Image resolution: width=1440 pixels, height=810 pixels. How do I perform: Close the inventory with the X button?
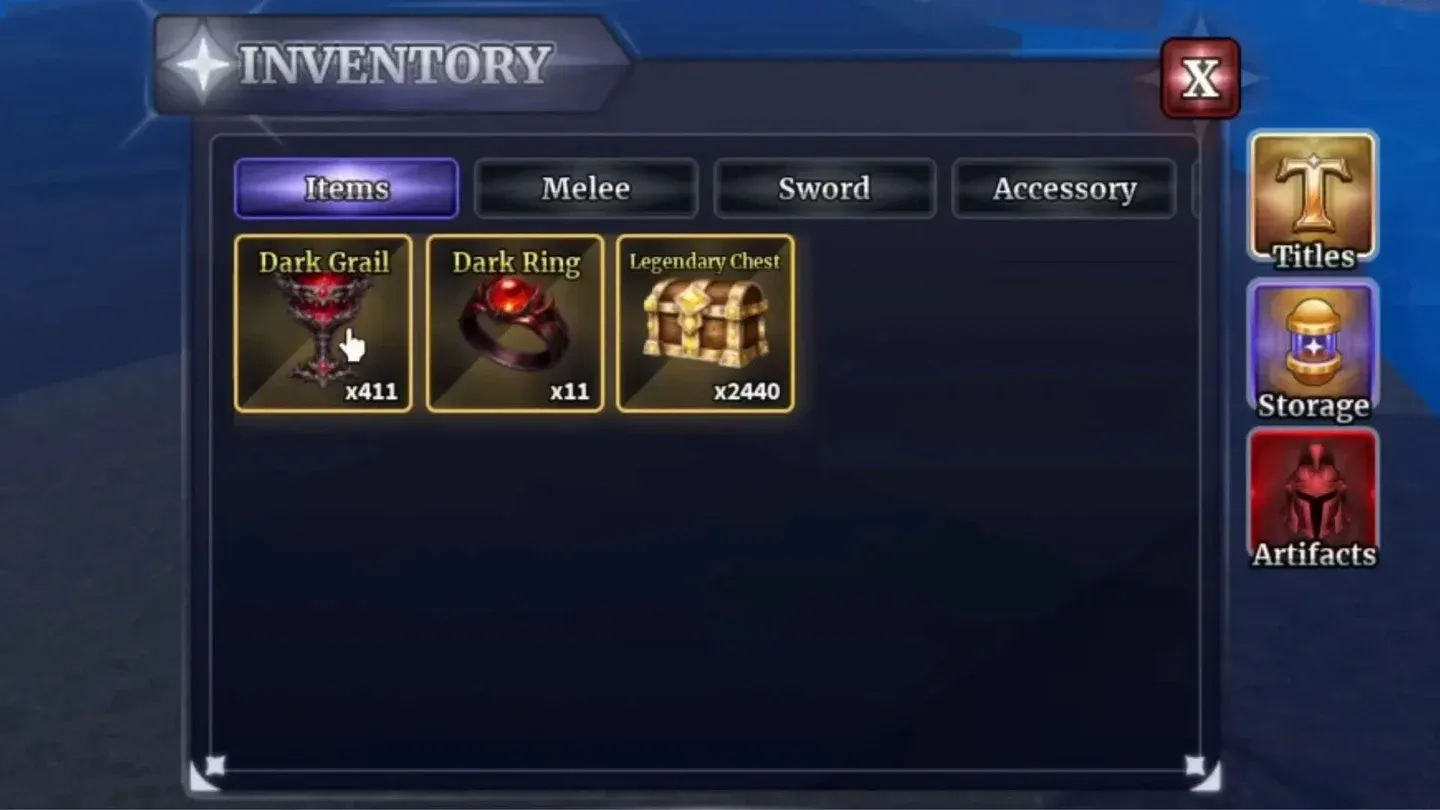tap(1199, 78)
